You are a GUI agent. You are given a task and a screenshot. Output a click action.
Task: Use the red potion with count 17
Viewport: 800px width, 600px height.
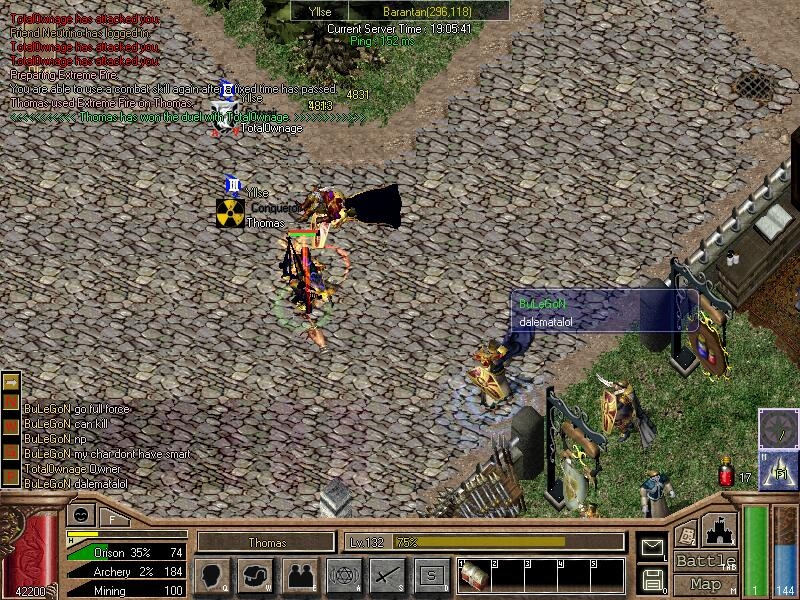pyautogui.click(x=727, y=474)
